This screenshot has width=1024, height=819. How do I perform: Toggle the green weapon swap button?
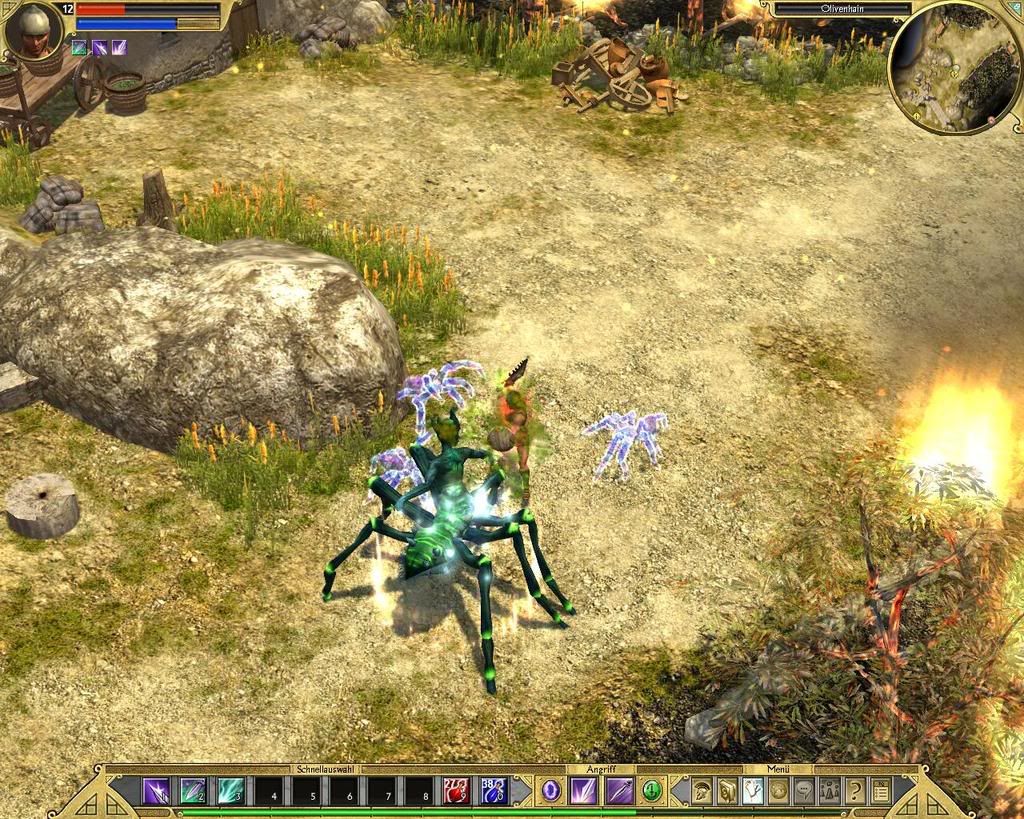652,791
